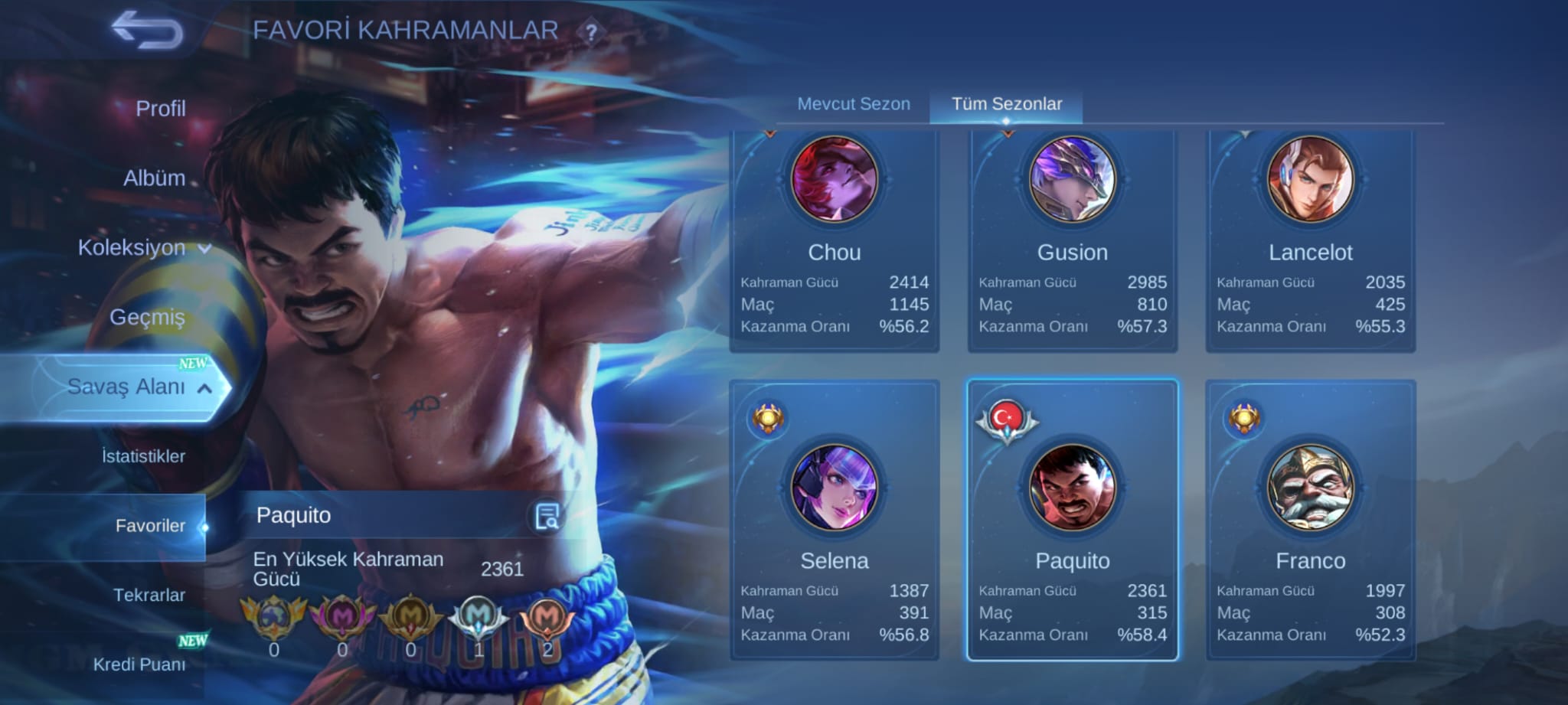
Task: Open the Geçmiş menu entry
Action: click(x=147, y=317)
